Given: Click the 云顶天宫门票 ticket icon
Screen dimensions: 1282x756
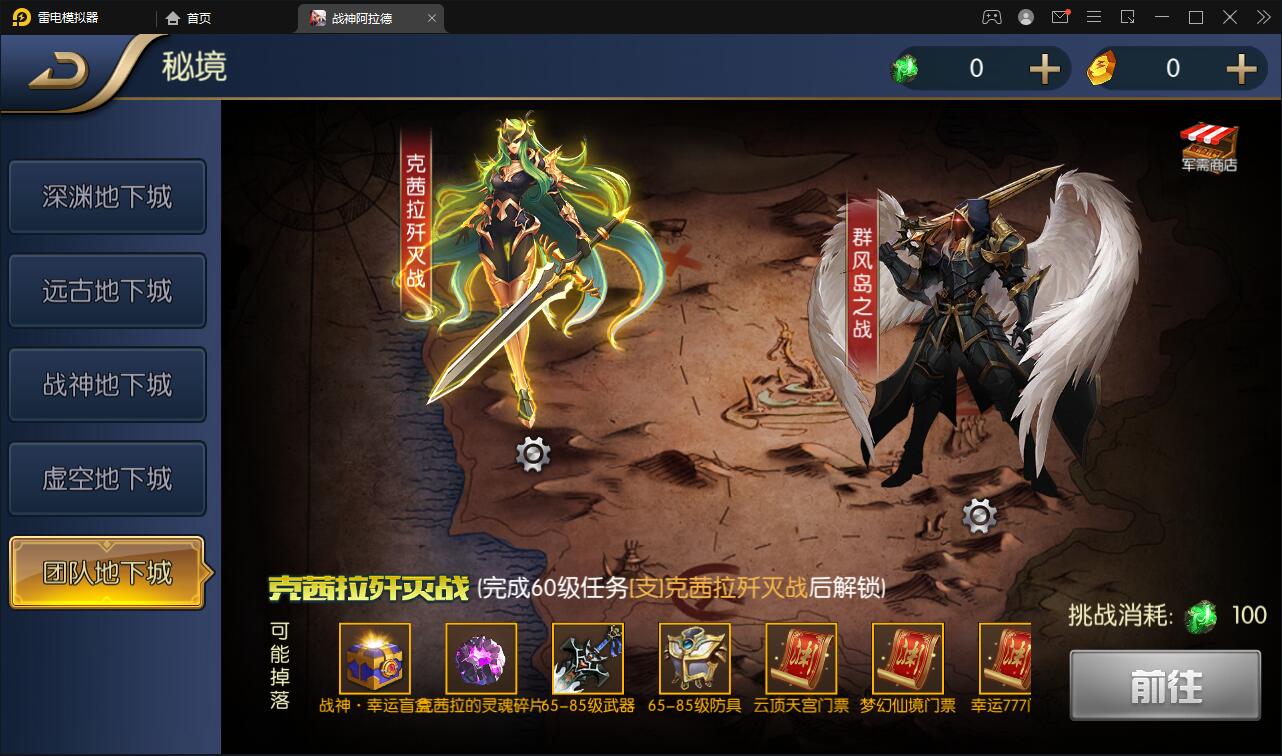Looking at the screenshot, I should tap(801, 660).
